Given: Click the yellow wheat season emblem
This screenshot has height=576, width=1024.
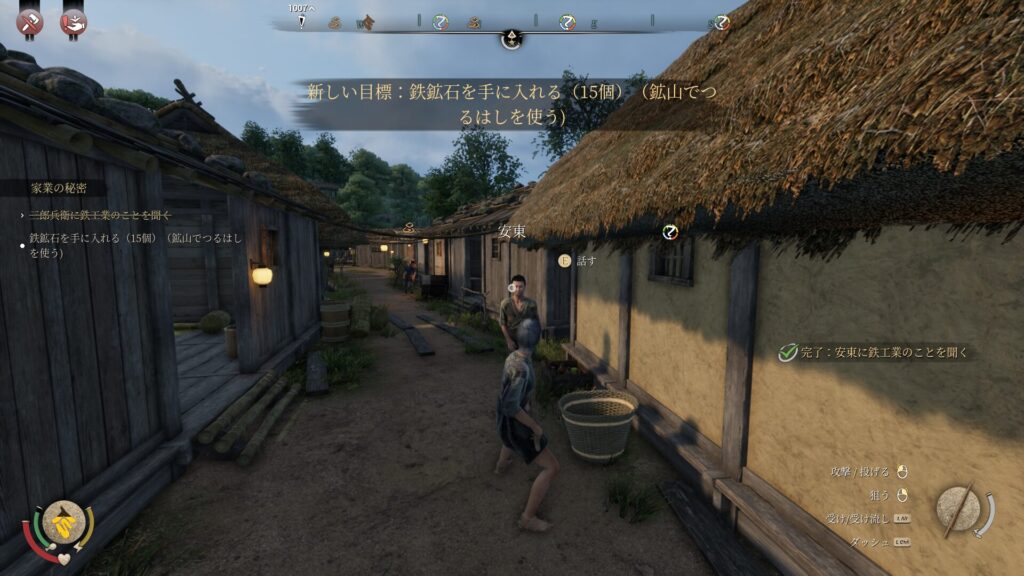Looking at the screenshot, I should tap(63, 522).
